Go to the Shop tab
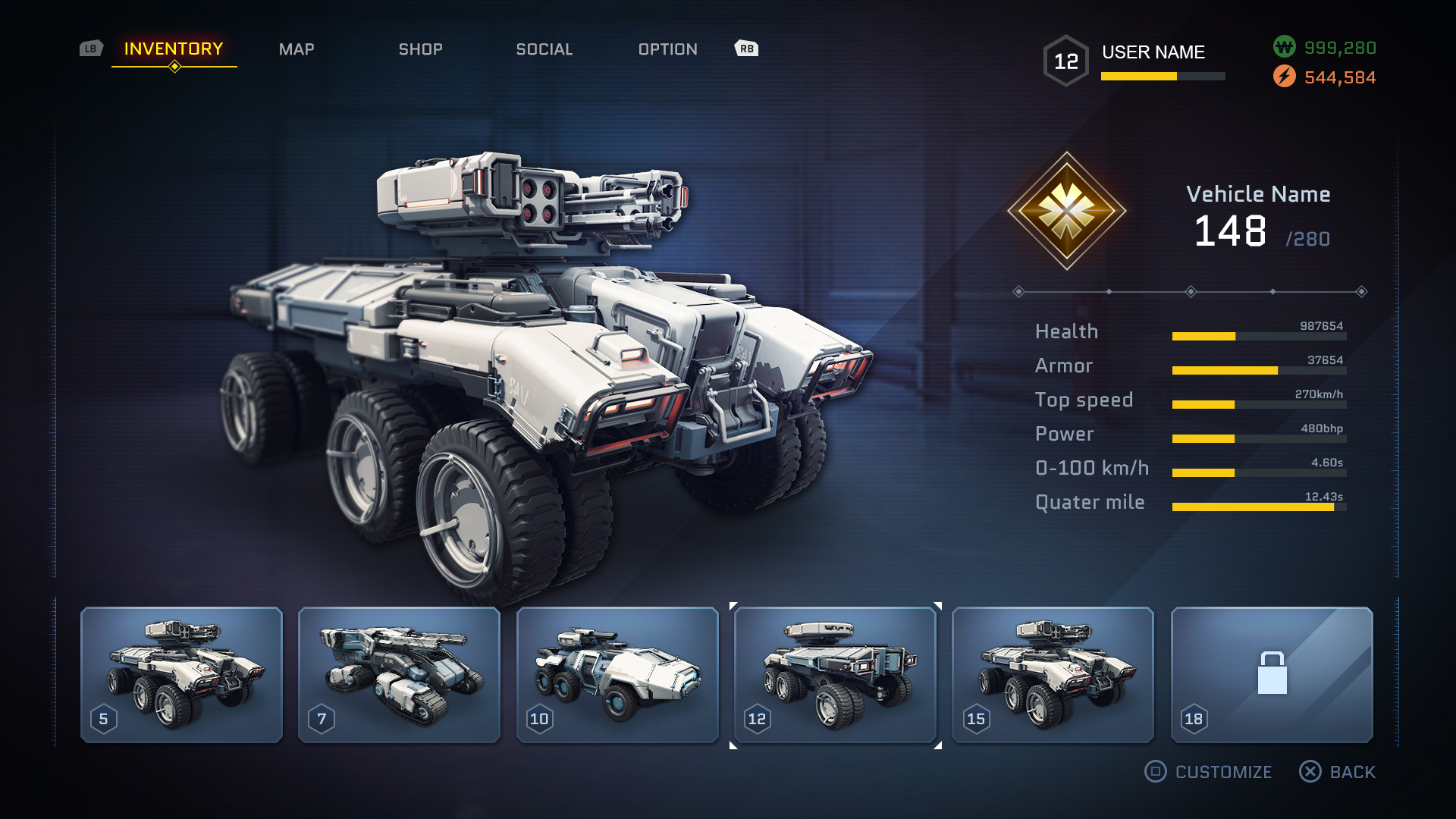1456x819 pixels. click(x=421, y=49)
